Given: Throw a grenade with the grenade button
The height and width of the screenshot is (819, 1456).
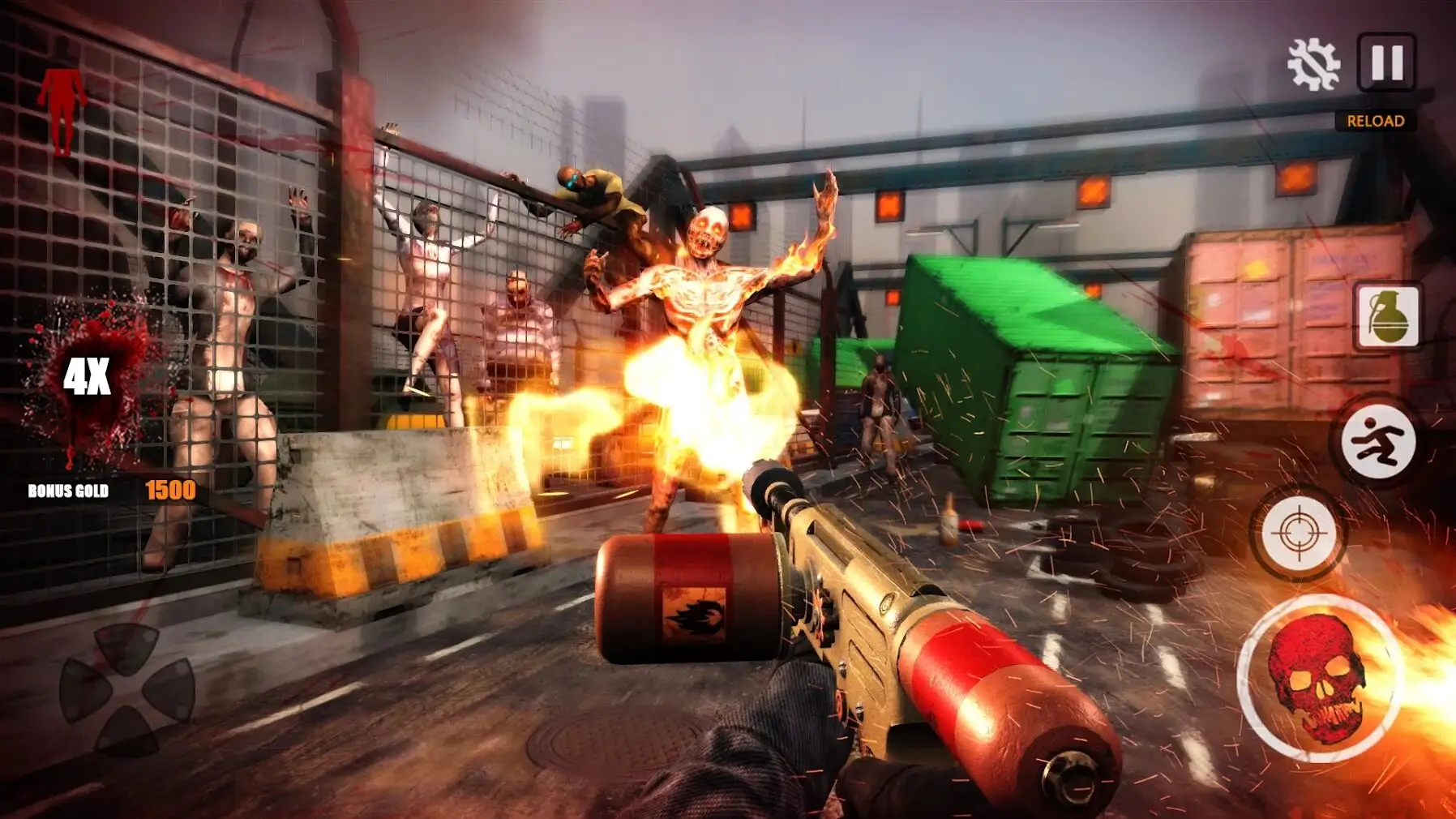Looking at the screenshot, I should tap(1388, 316).
